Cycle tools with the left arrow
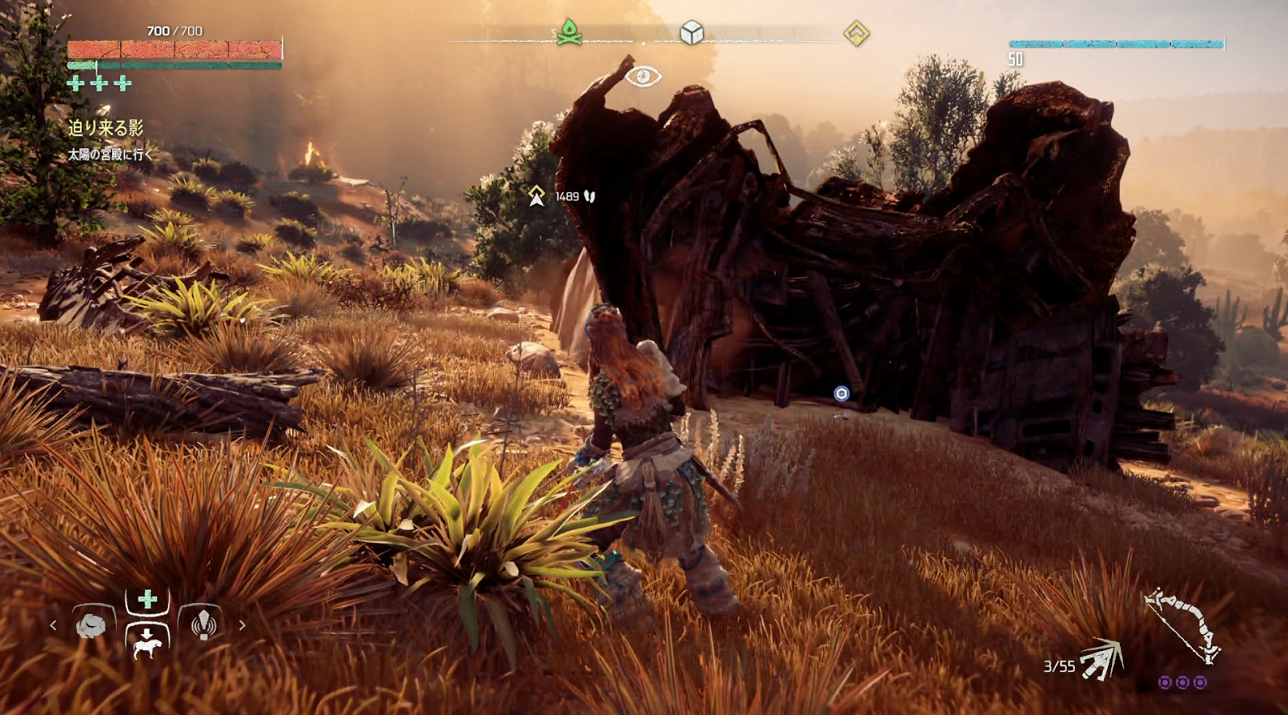The height and width of the screenshot is (715, 1288). [x=54, y=626]
